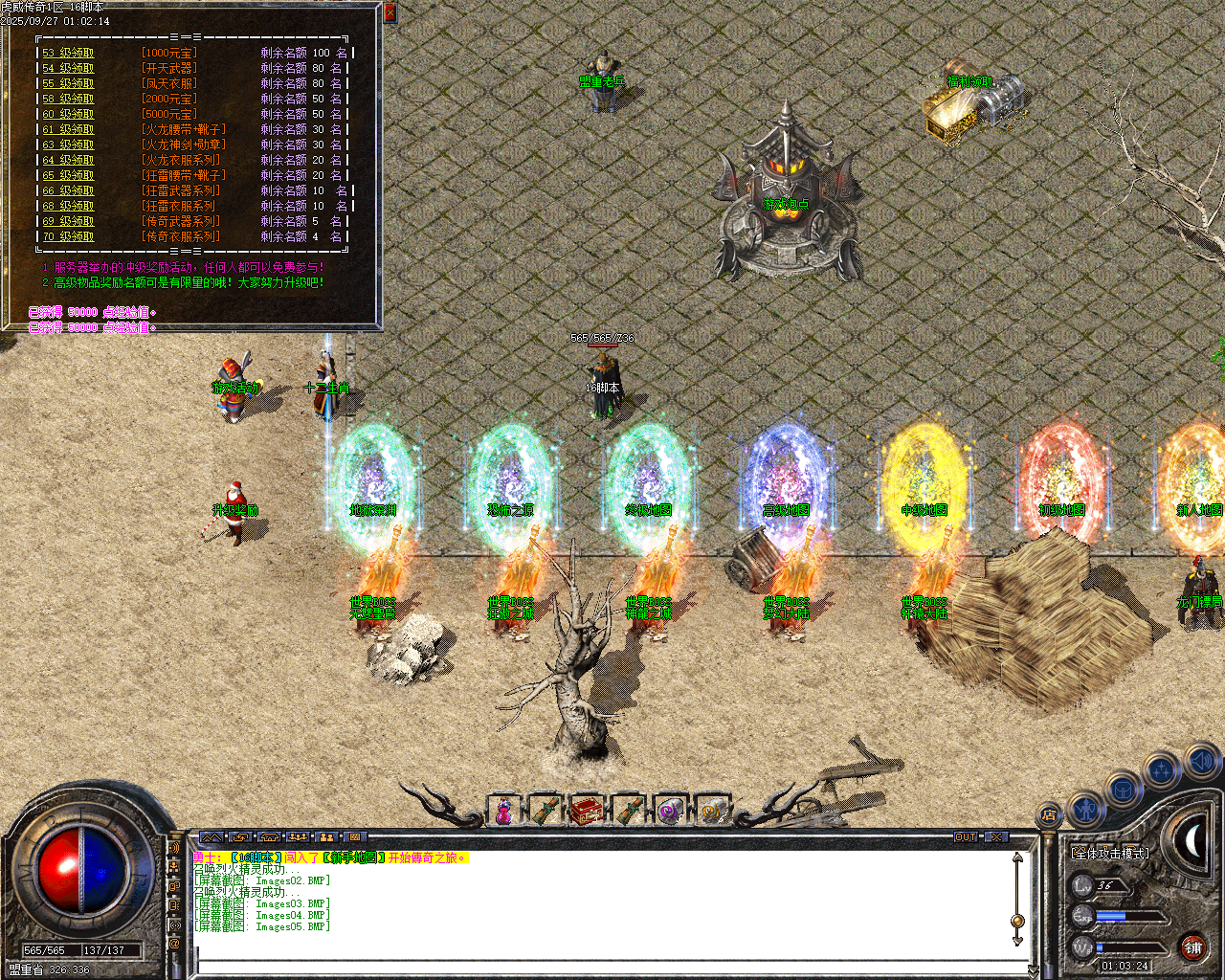Open the character status panel icon
The image size is (1225, 980).
pos(1086,811)
